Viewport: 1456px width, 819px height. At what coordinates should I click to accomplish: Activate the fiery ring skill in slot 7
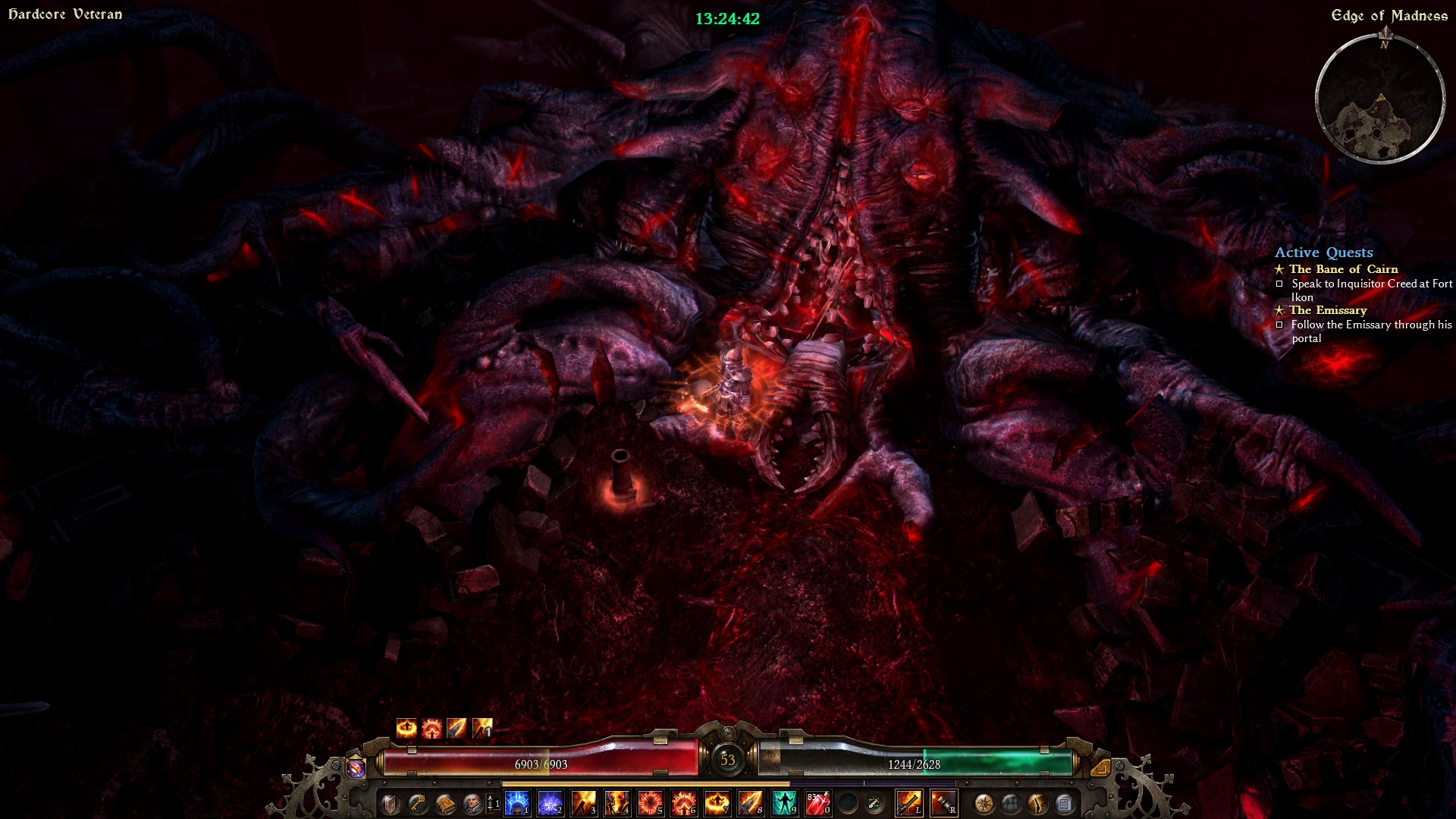717,802
